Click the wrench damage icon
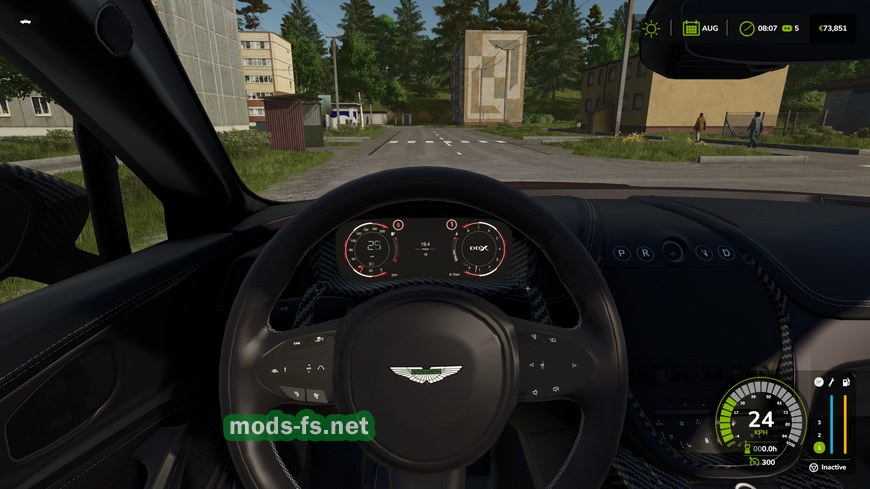Image resolution: width=870 pixels, height=489 pixels. click(x=831, y=381)
